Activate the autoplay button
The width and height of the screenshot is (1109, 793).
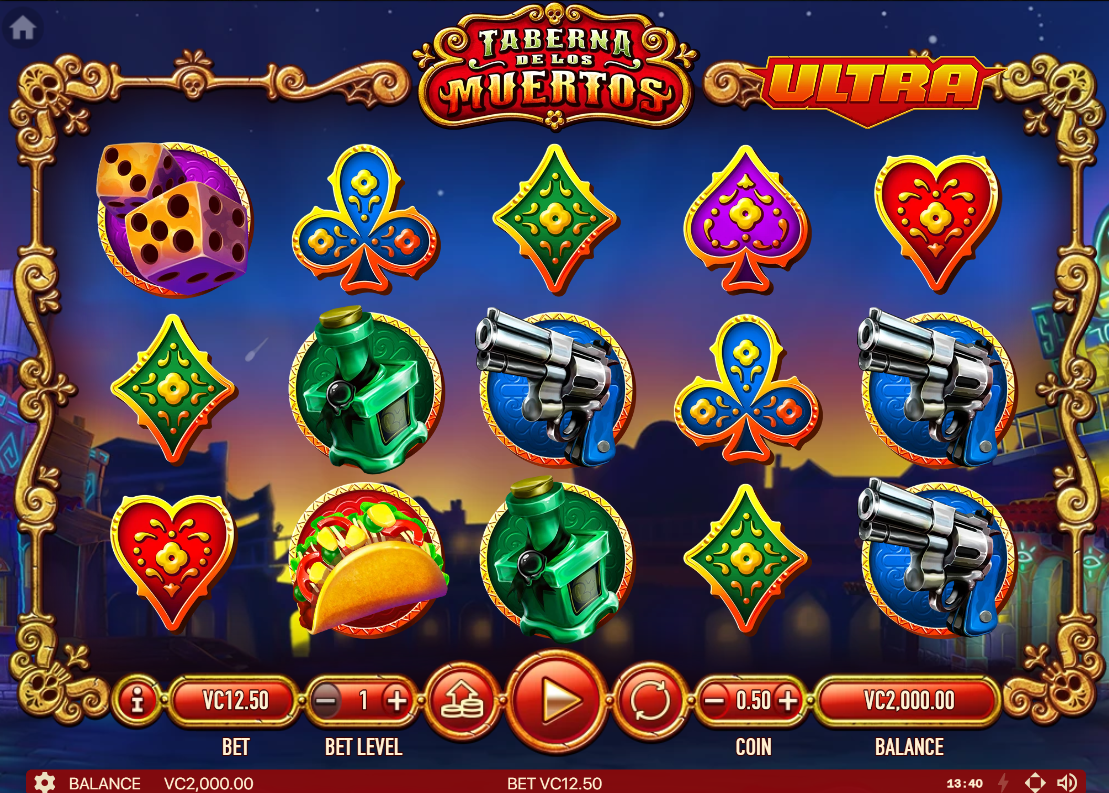click(x=650, y=701)
